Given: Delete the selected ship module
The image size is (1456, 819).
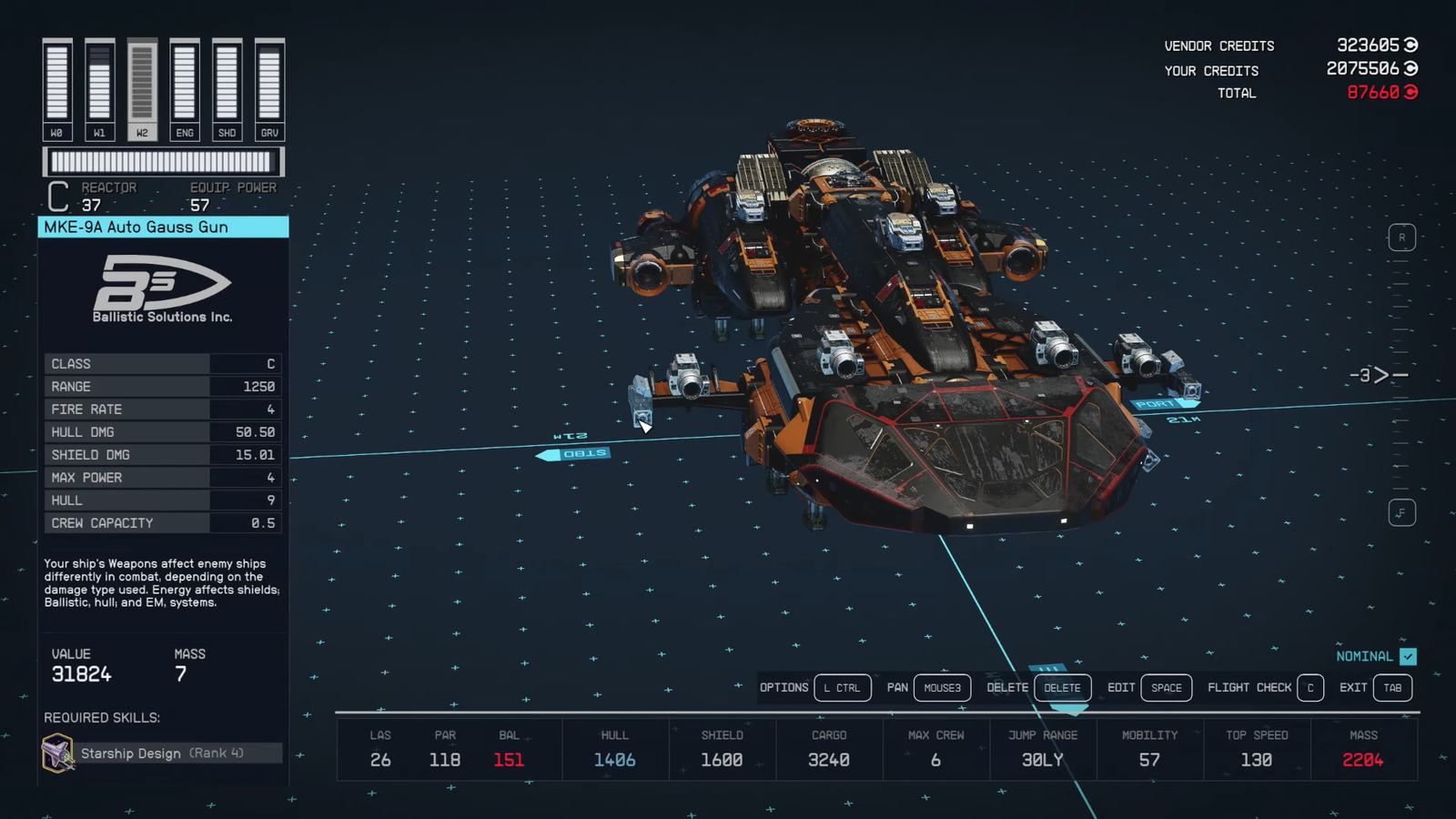Looking at the screenshot, I should [1061, 688].
